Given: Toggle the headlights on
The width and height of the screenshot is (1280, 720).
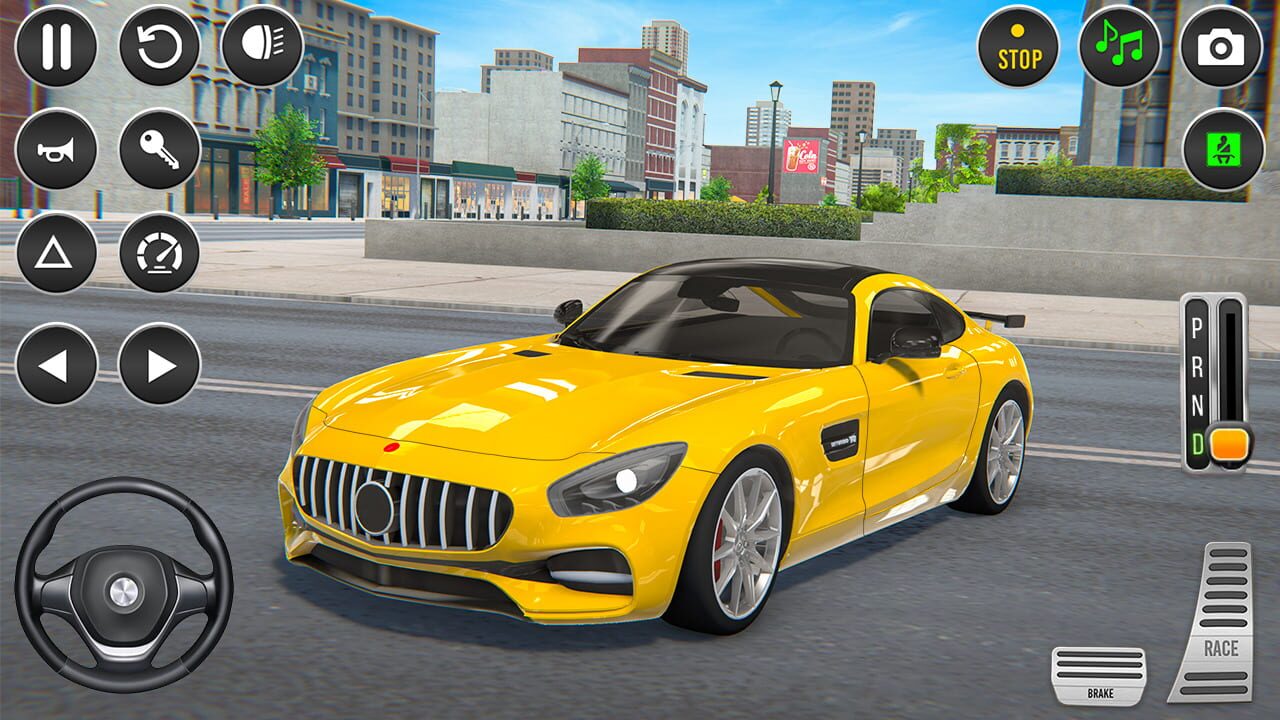Looking at the screenshot, I should [x=260, y=47].
